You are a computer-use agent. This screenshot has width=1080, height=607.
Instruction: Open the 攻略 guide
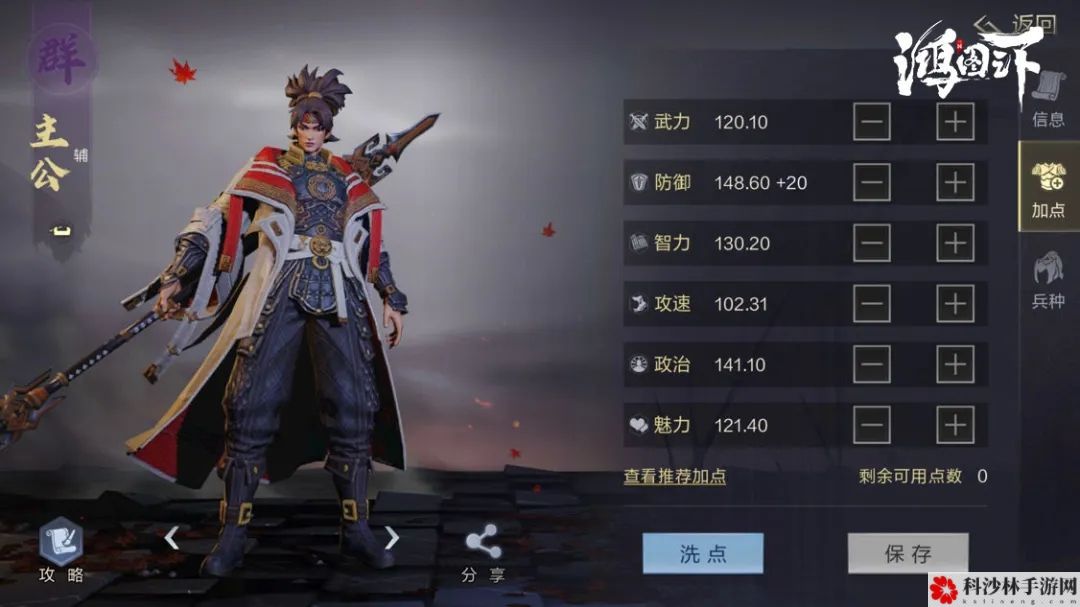(x=61, y=552)
